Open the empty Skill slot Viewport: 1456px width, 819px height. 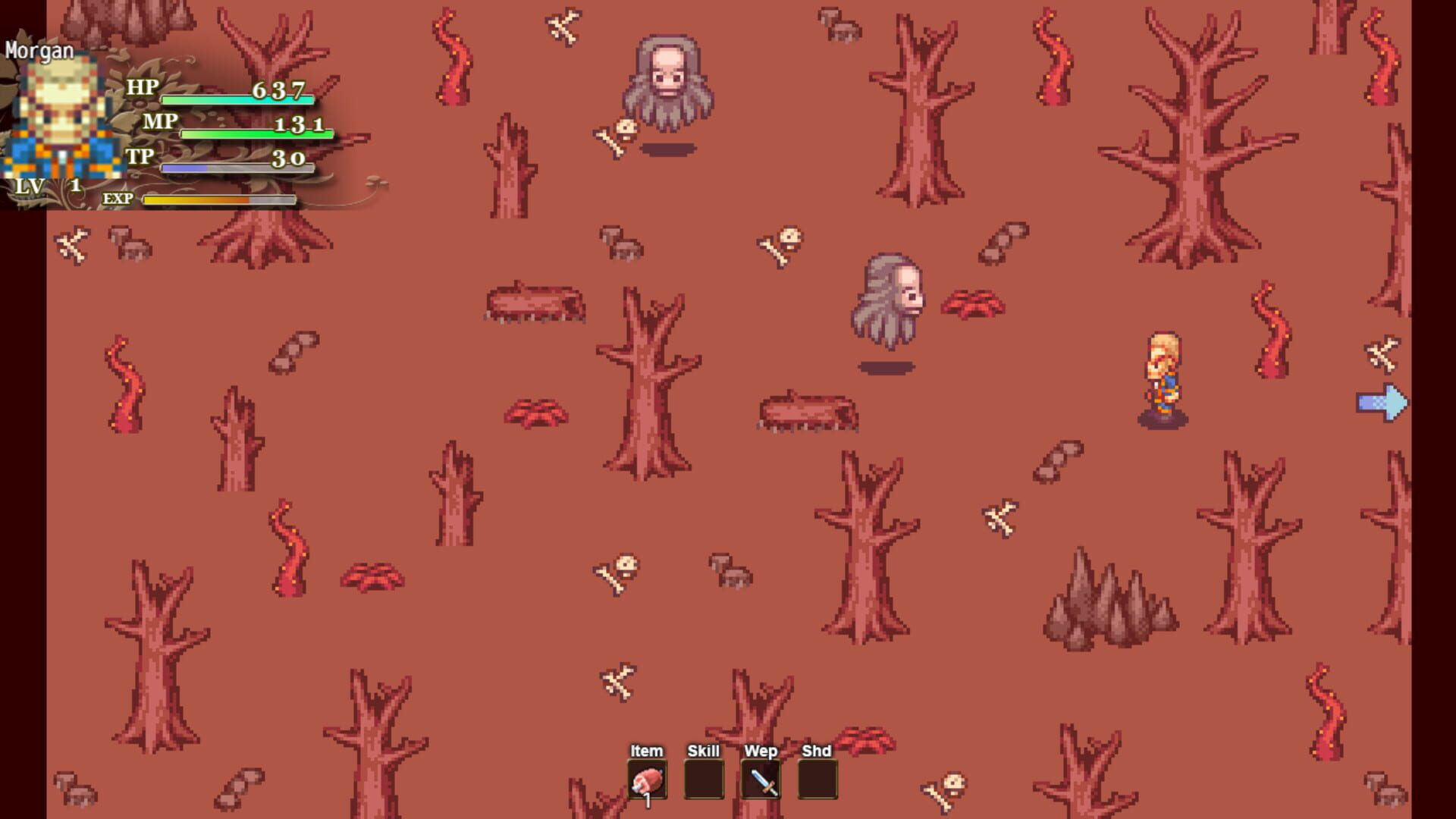[x=704, y=778]
